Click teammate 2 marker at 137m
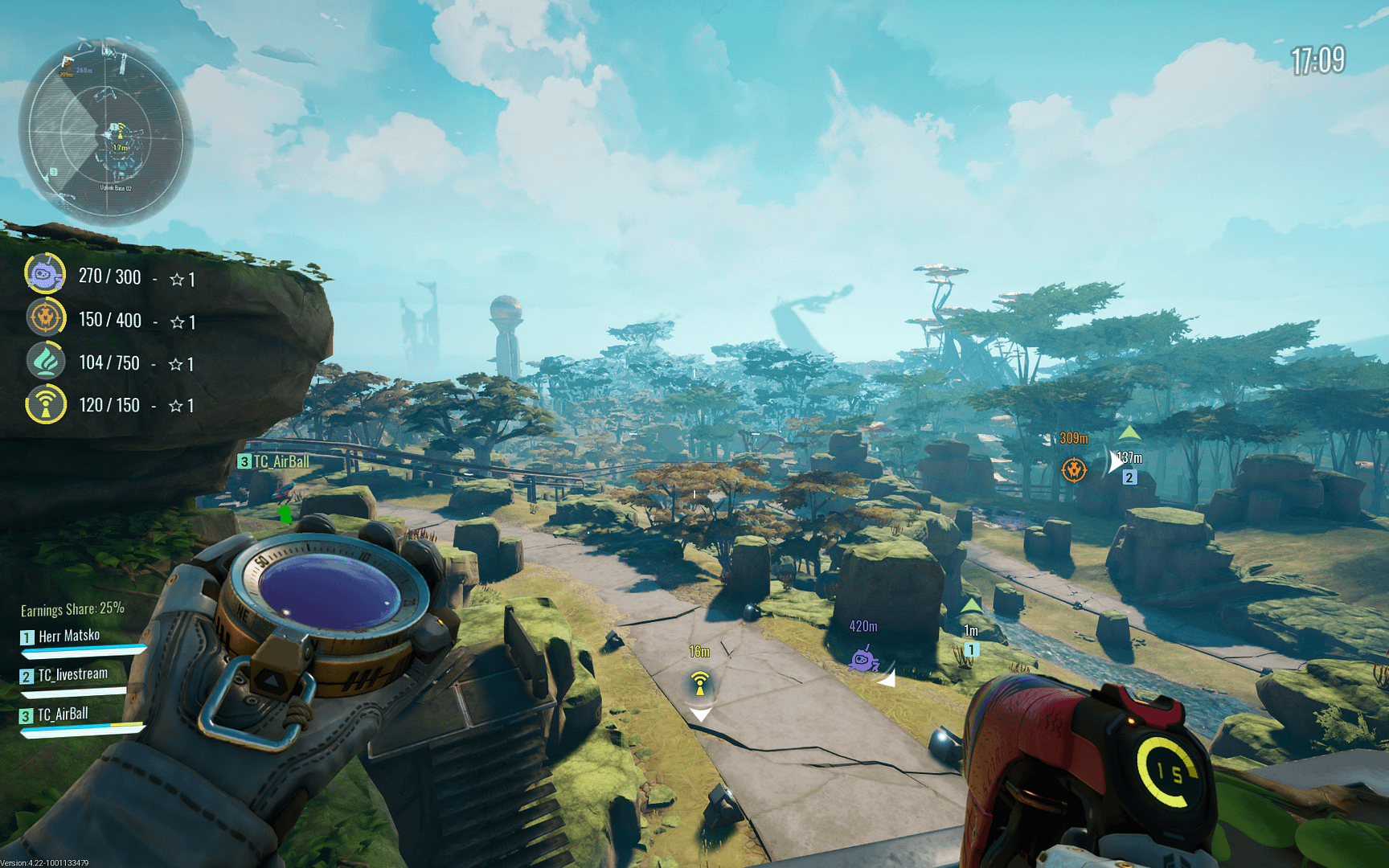The height and width of the screenshot is (868, 1389). (x=1129, y=477)
